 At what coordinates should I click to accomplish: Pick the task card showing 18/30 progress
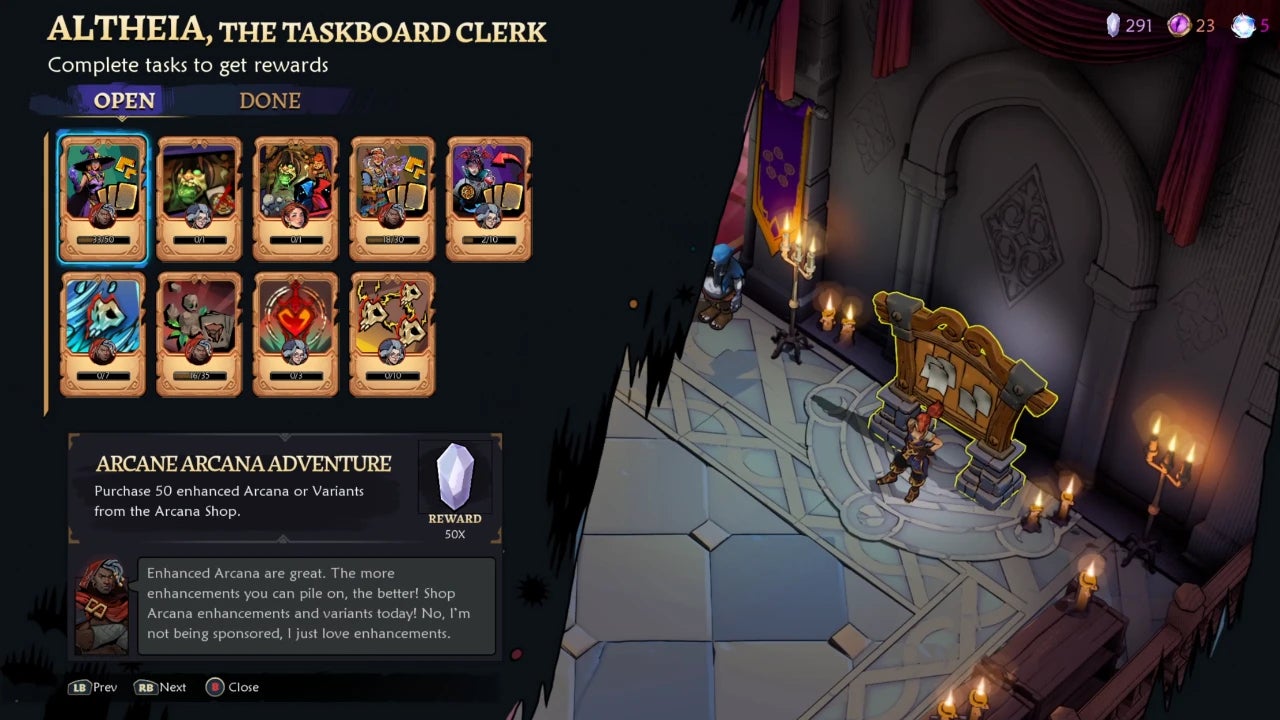tap(392, 198)
